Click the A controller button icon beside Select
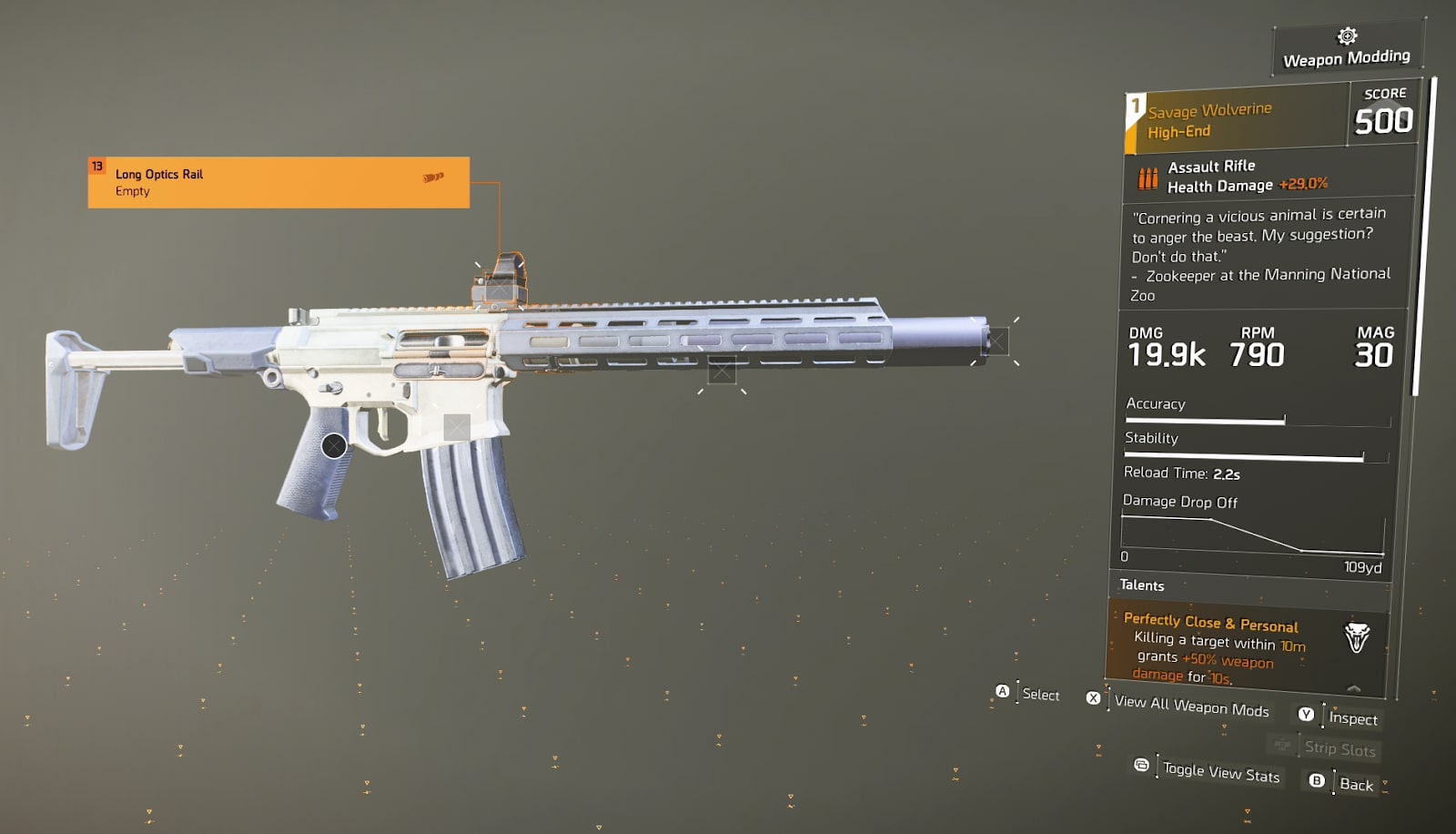Screen dimensions: 1456x834 1005,693
